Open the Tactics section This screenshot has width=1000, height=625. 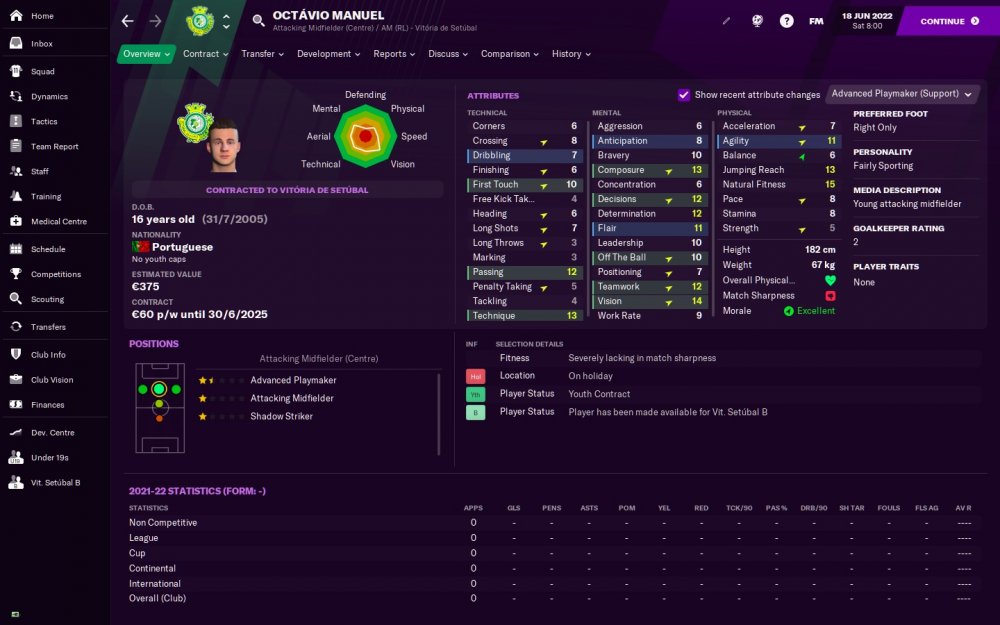tap(44, 121)
